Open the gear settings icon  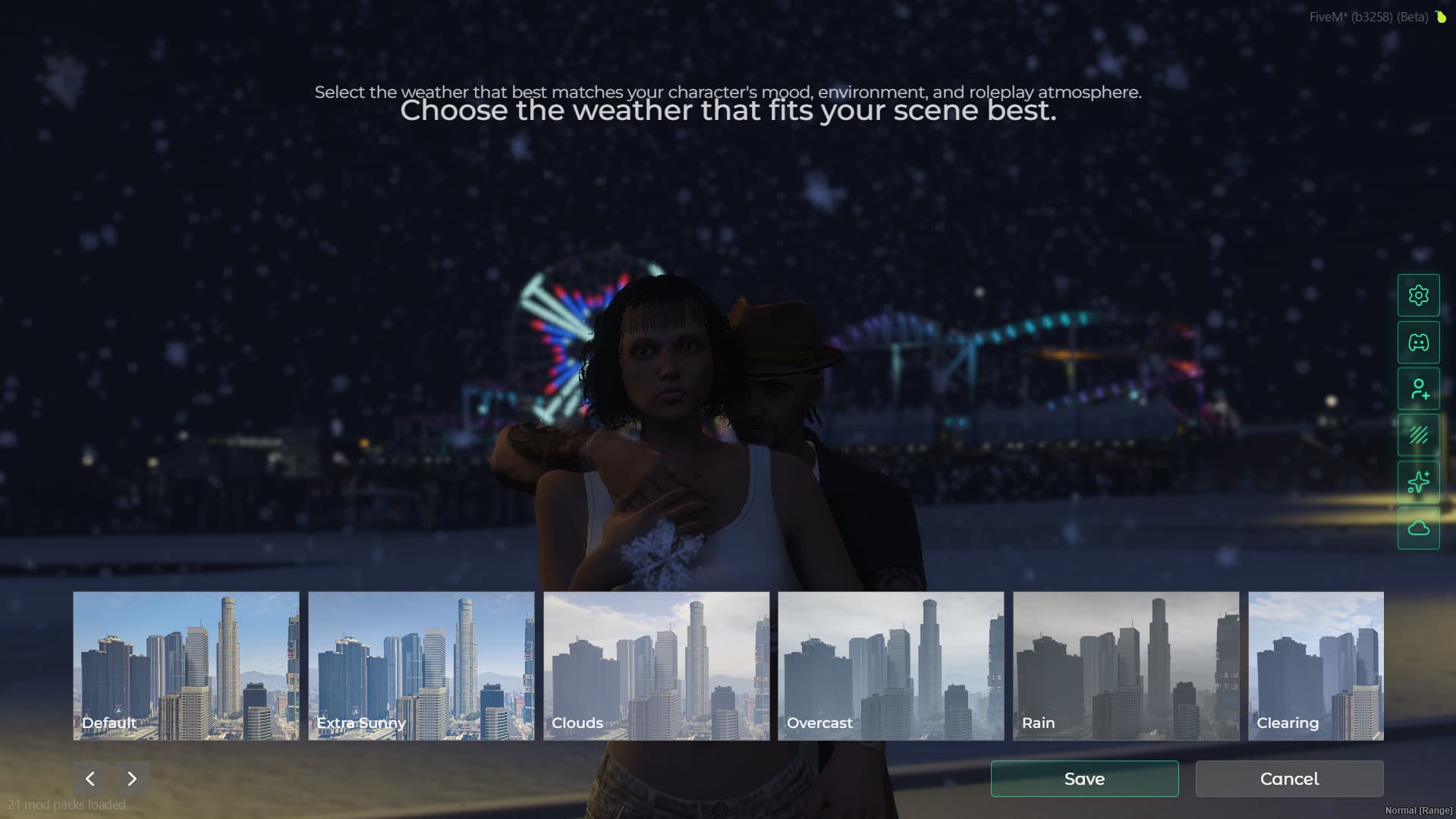coord(1418,295)
